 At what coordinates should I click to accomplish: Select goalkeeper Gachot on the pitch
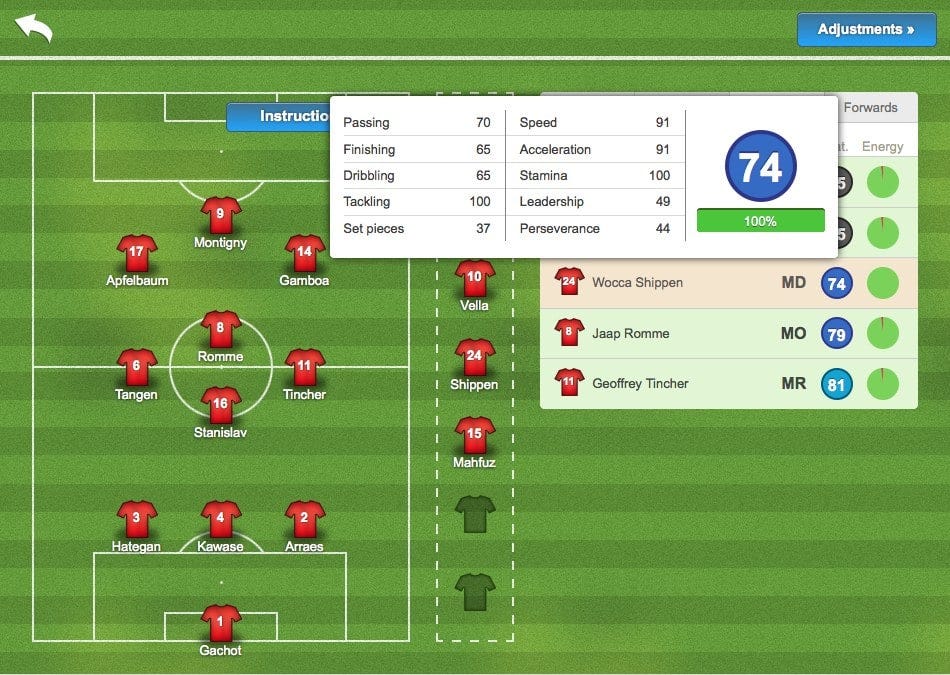[x=221, y=623]
